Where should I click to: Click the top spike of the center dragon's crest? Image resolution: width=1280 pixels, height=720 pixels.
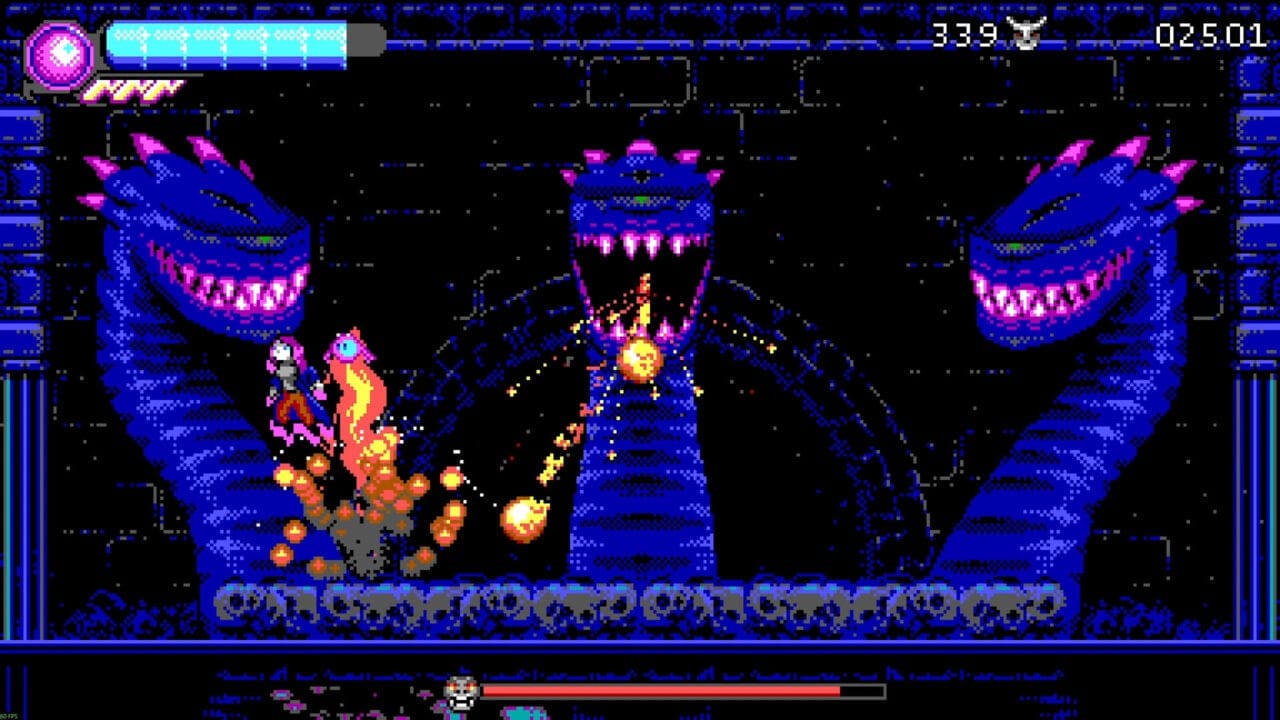[x=640, y=147]
